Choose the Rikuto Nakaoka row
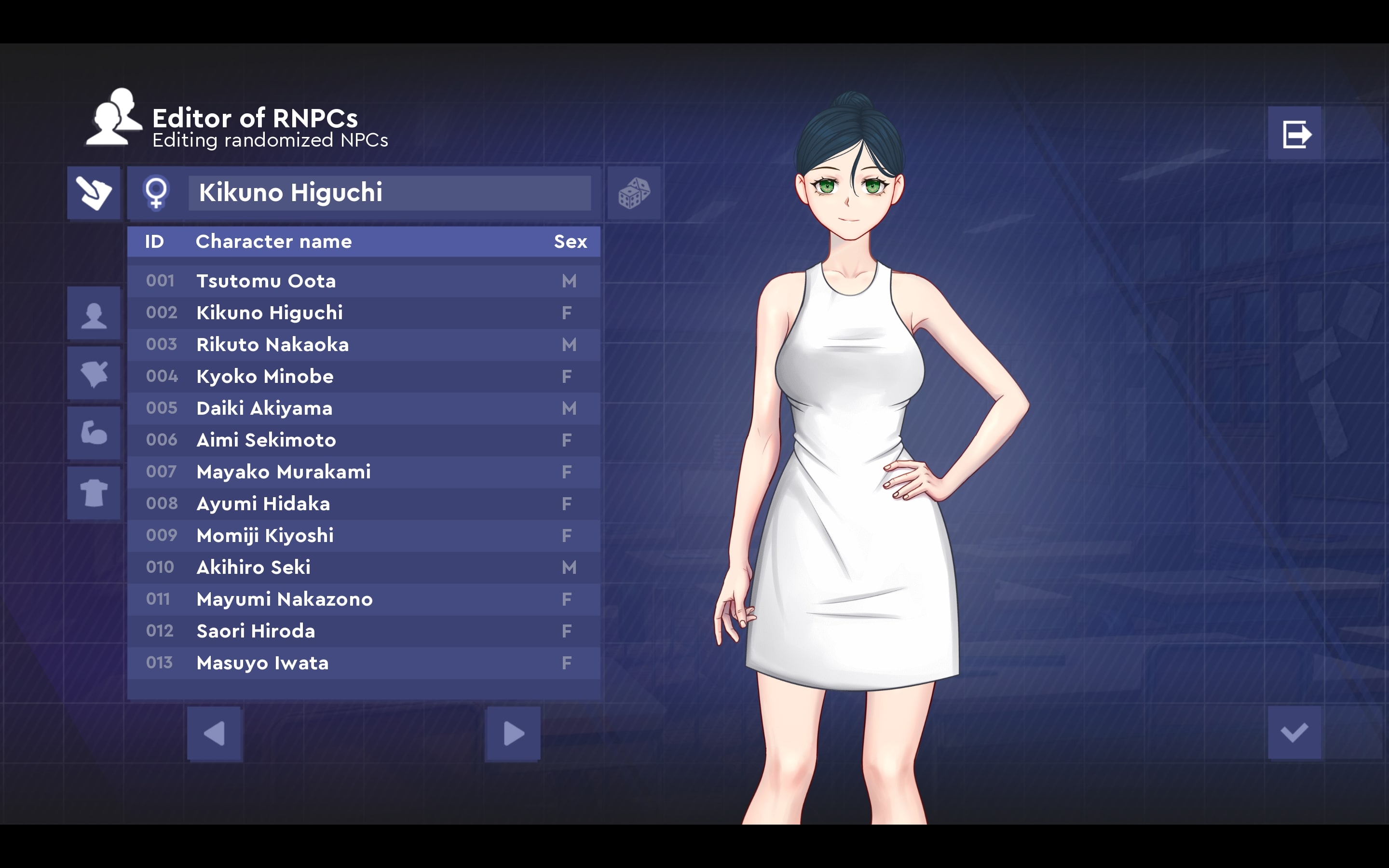Viewport: 1389px width, 868px height. click(363, 344)
